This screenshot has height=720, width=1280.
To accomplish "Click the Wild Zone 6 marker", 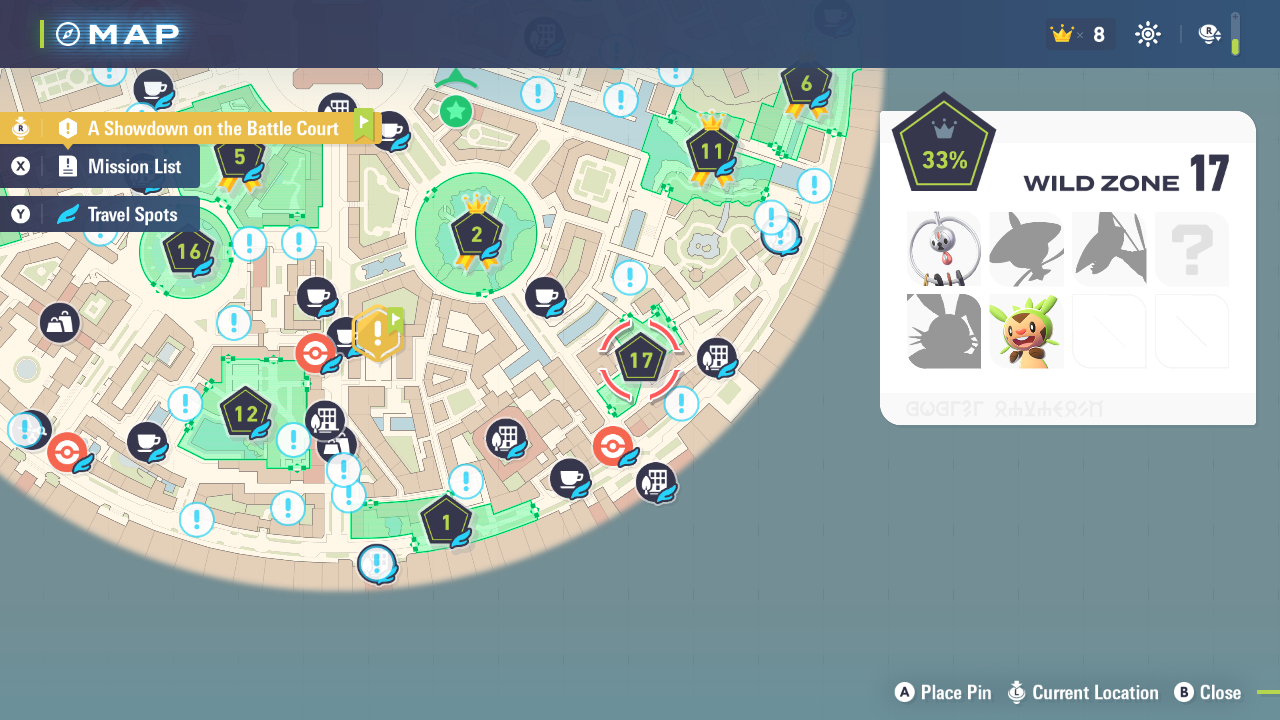I will [x=806, y=85].
